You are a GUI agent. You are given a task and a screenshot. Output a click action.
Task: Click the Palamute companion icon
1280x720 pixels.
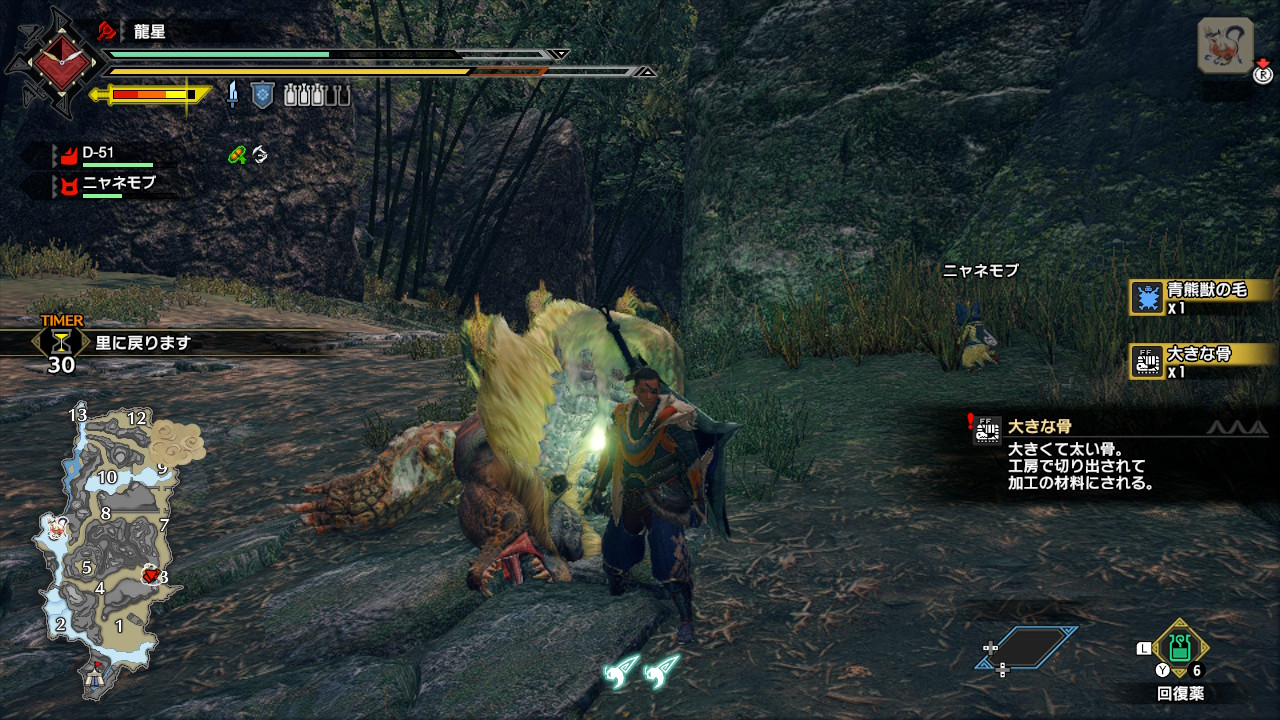point(1225,46)
